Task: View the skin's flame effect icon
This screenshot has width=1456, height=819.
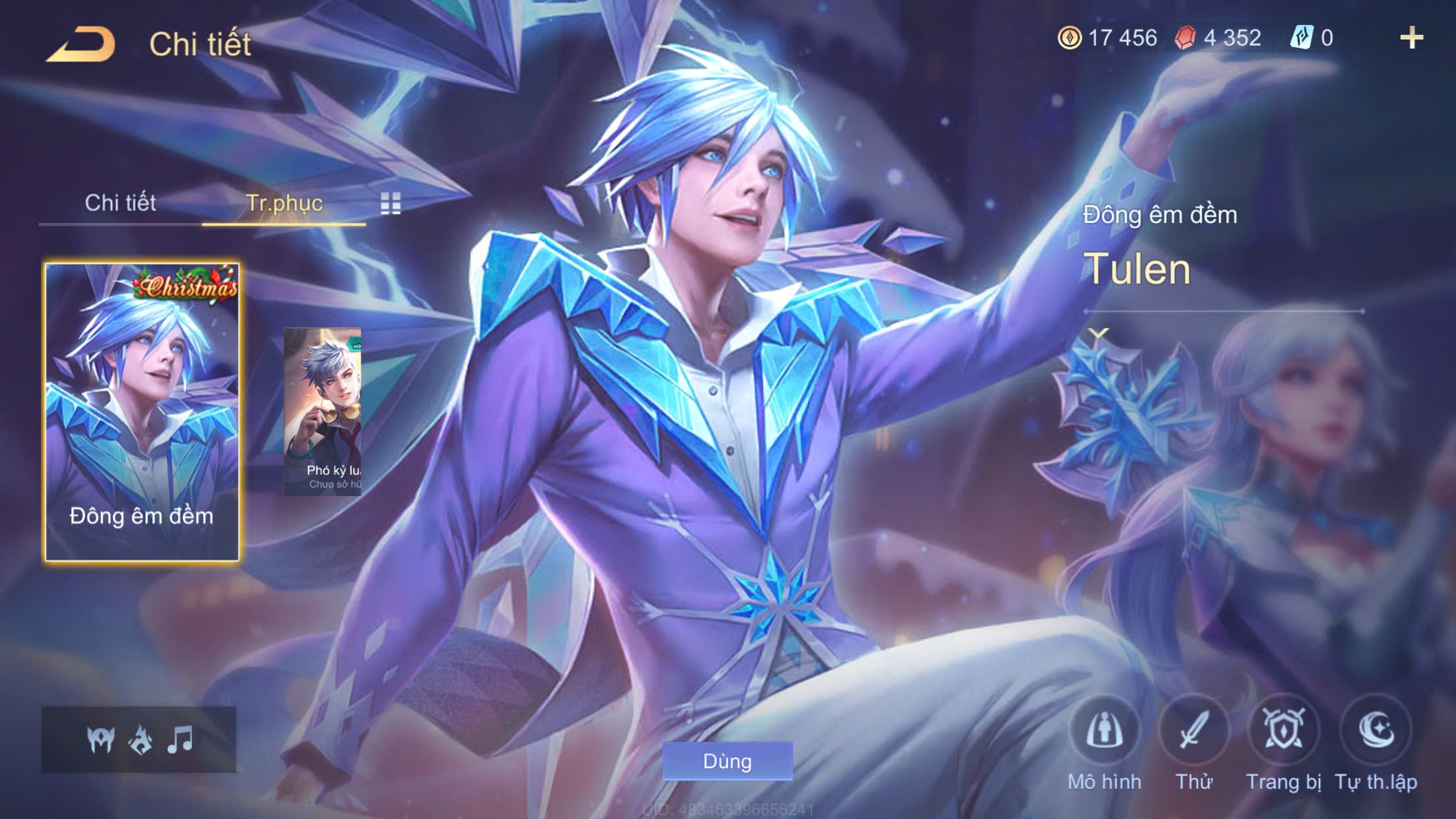Action: click(140, 739)
